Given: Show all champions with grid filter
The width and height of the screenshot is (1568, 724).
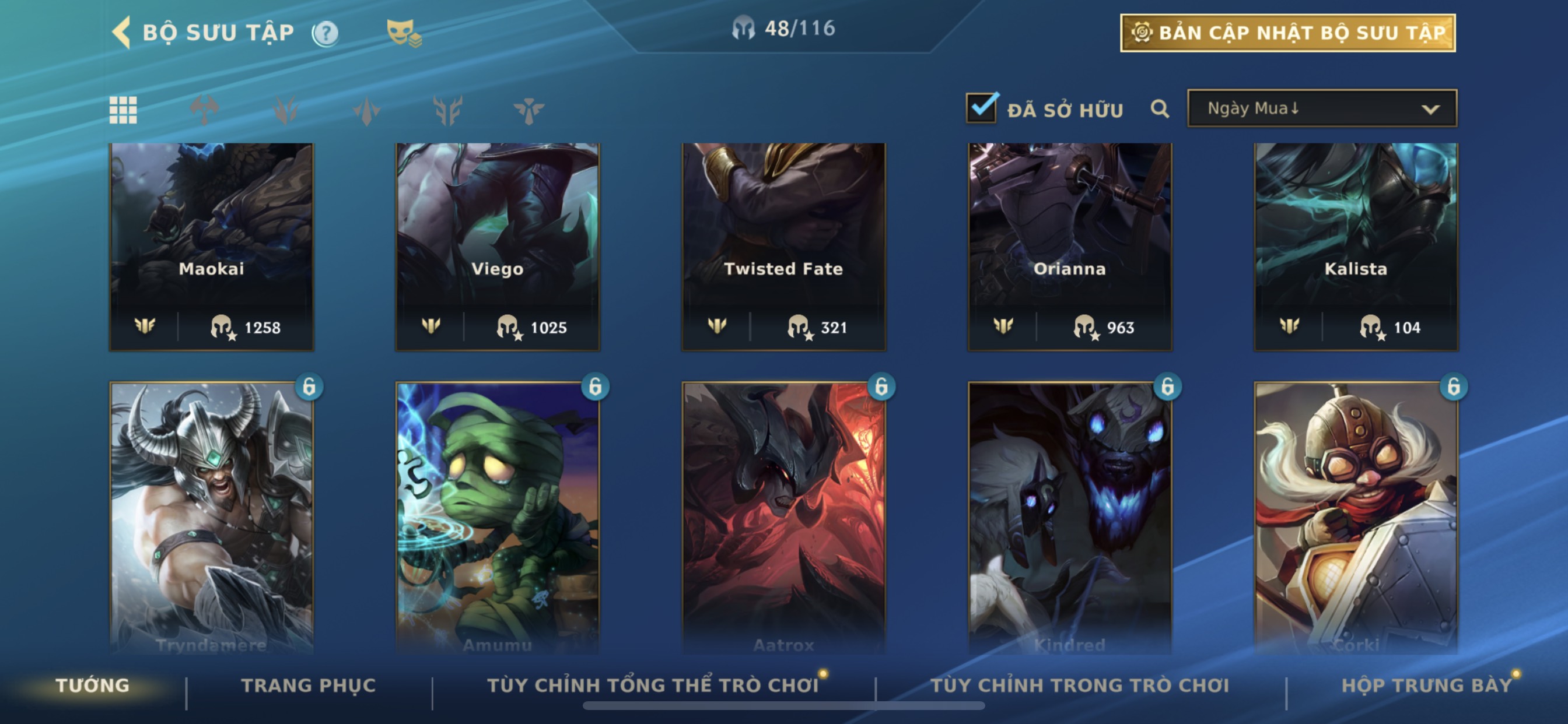Looking at the screenshot, I should coord(123,110).
